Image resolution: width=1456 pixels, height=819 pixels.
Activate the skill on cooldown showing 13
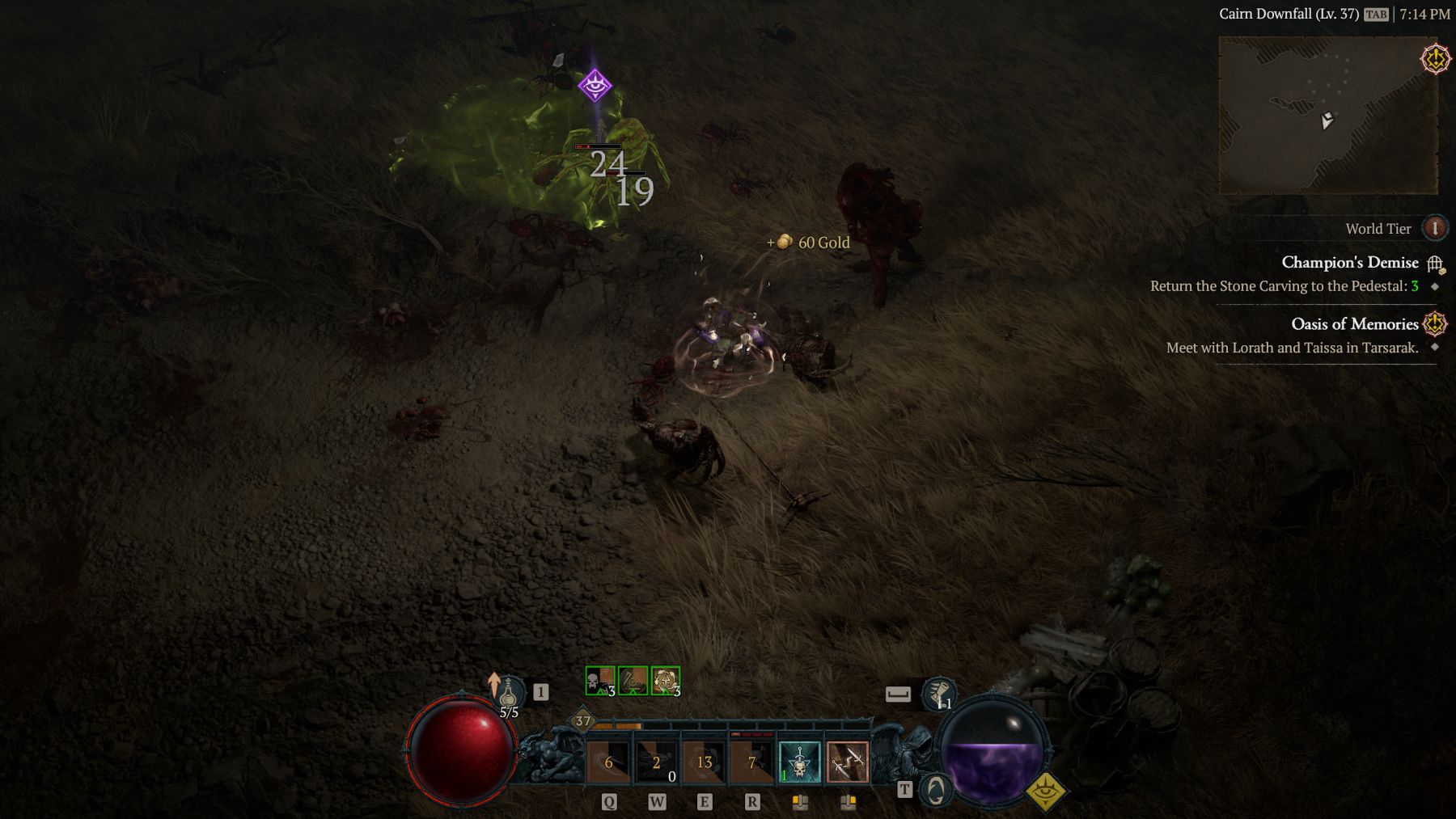(x=704, y=762)
